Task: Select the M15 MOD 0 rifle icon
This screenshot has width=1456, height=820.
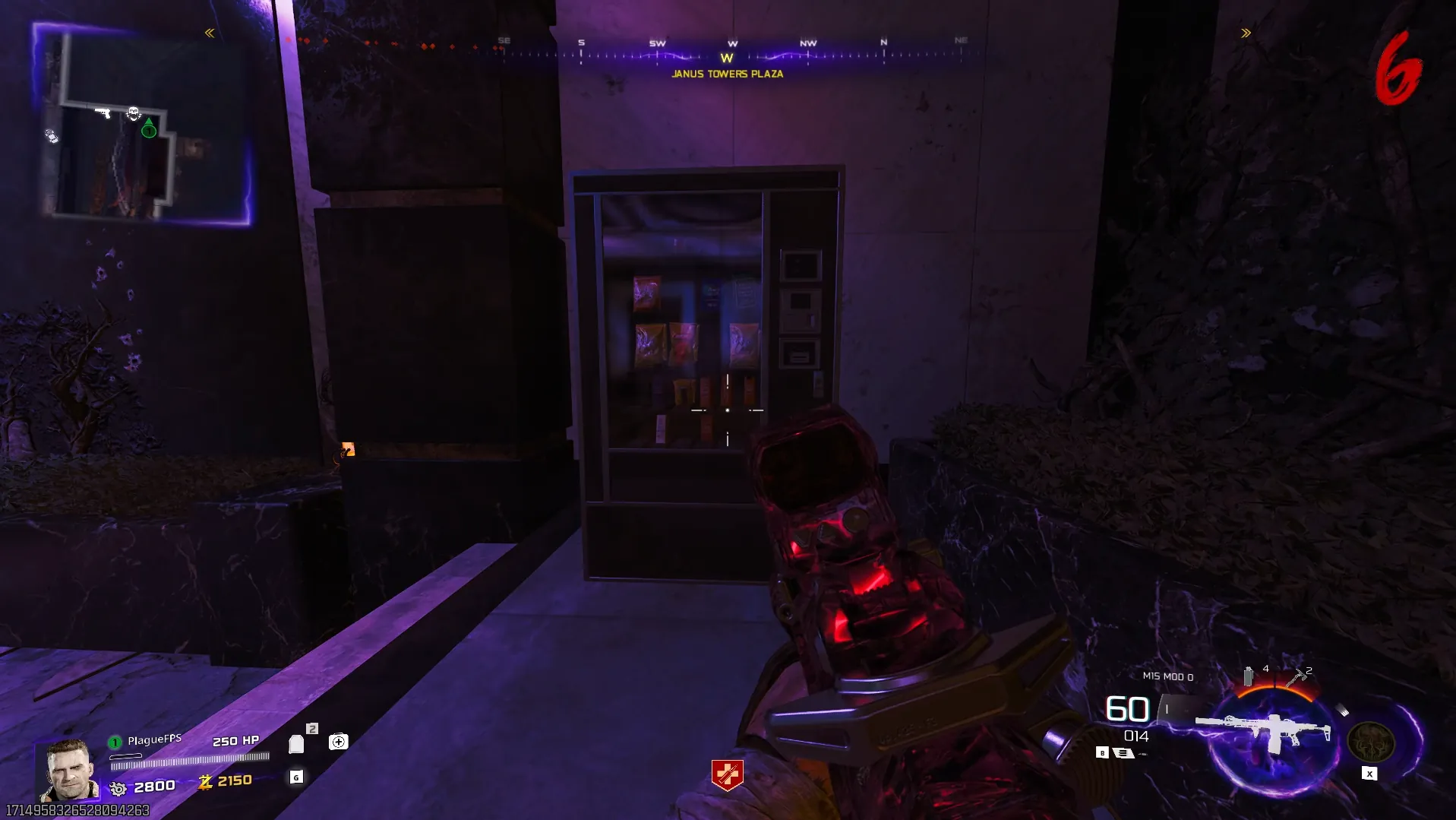Action: tap(1262, 732)
